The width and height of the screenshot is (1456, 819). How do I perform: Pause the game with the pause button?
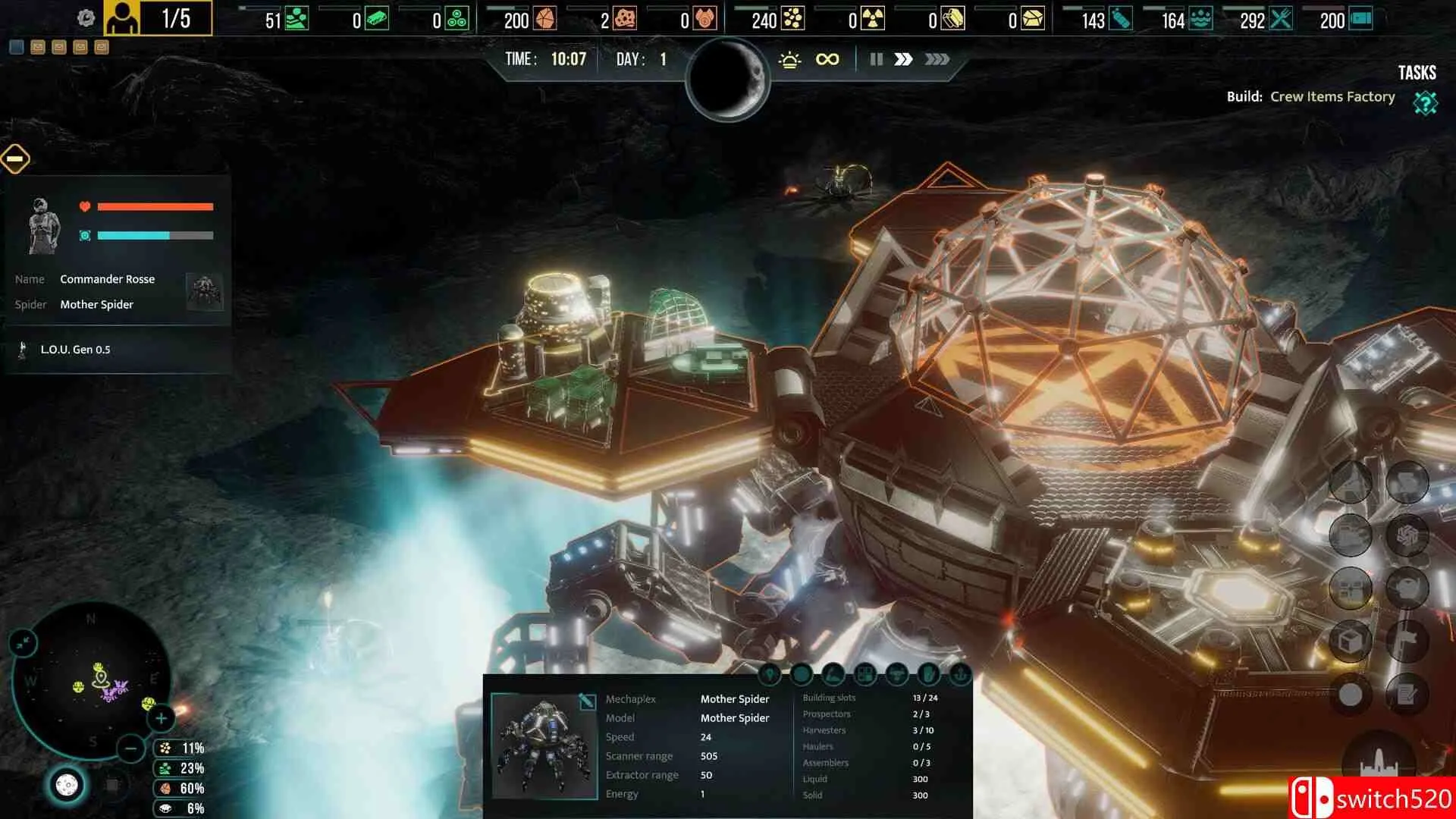[876, 58]
